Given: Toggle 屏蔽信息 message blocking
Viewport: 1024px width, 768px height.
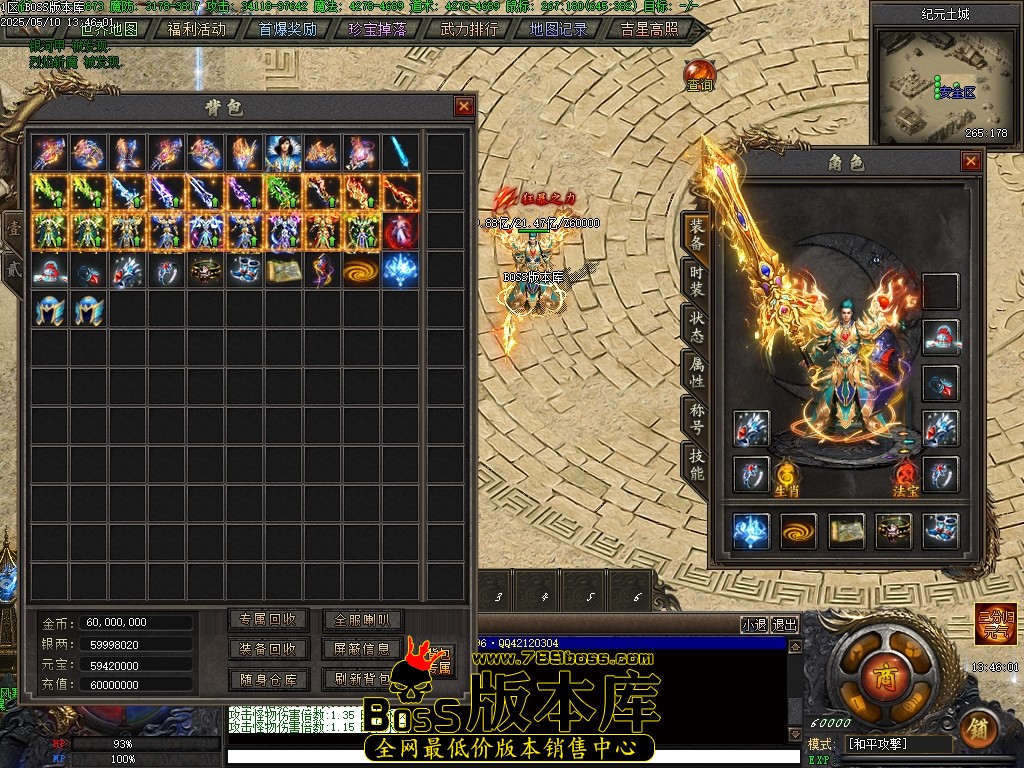Looking at the screenshot, I should [x=362, y=649].
